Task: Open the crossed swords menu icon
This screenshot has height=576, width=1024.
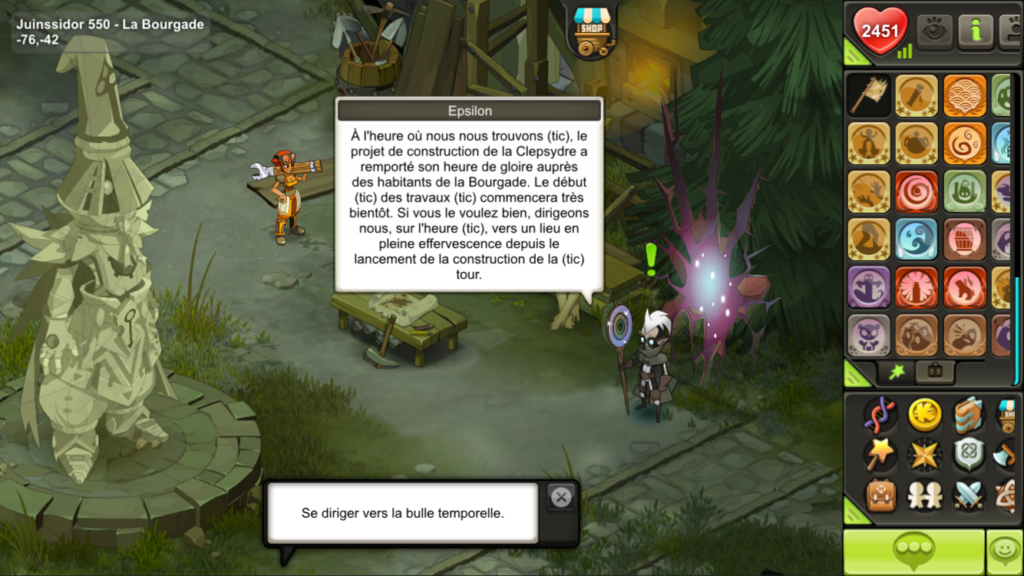Action: click(x=969, y=495)
